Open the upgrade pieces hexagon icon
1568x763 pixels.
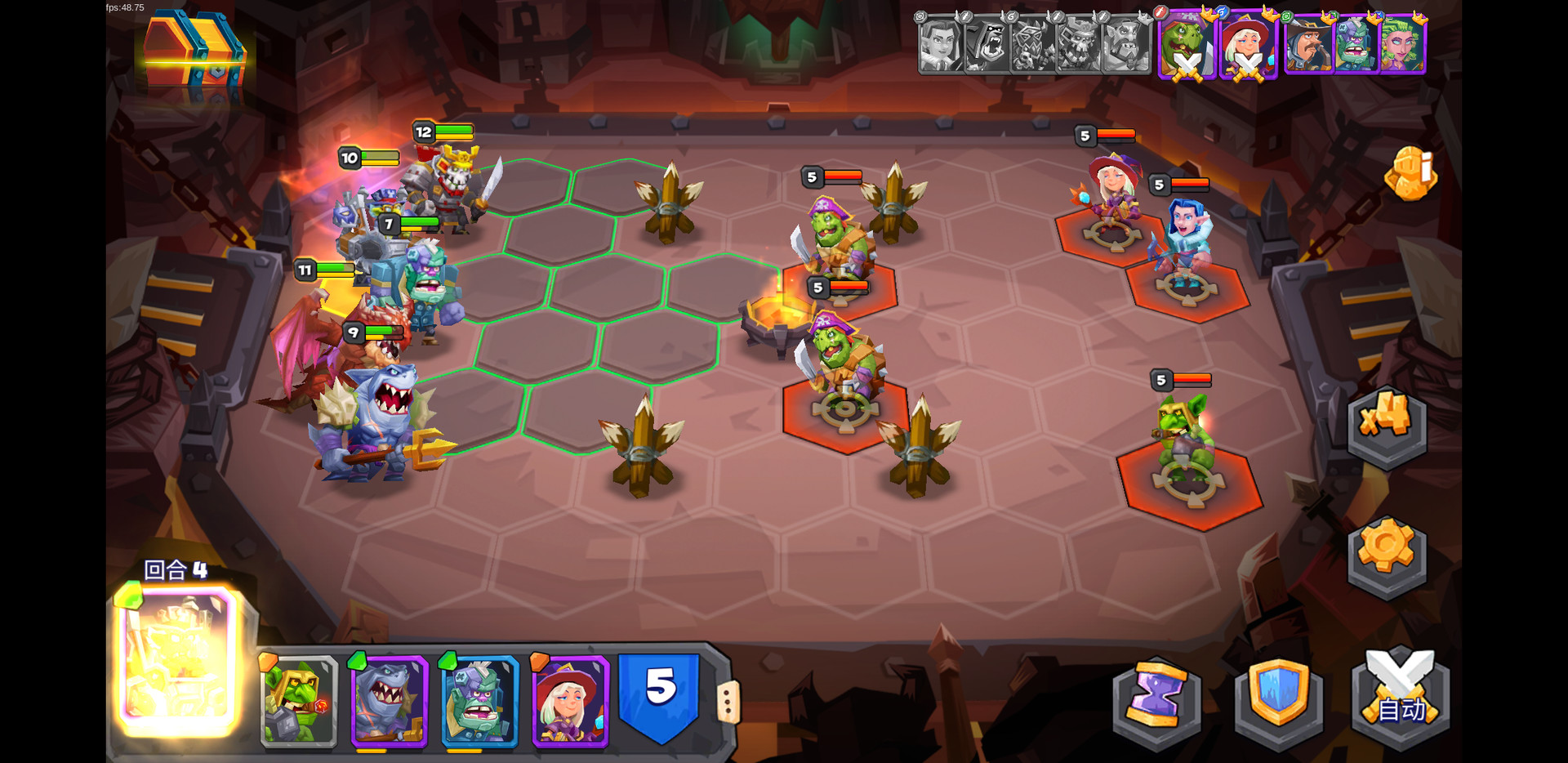(1386, 425)
